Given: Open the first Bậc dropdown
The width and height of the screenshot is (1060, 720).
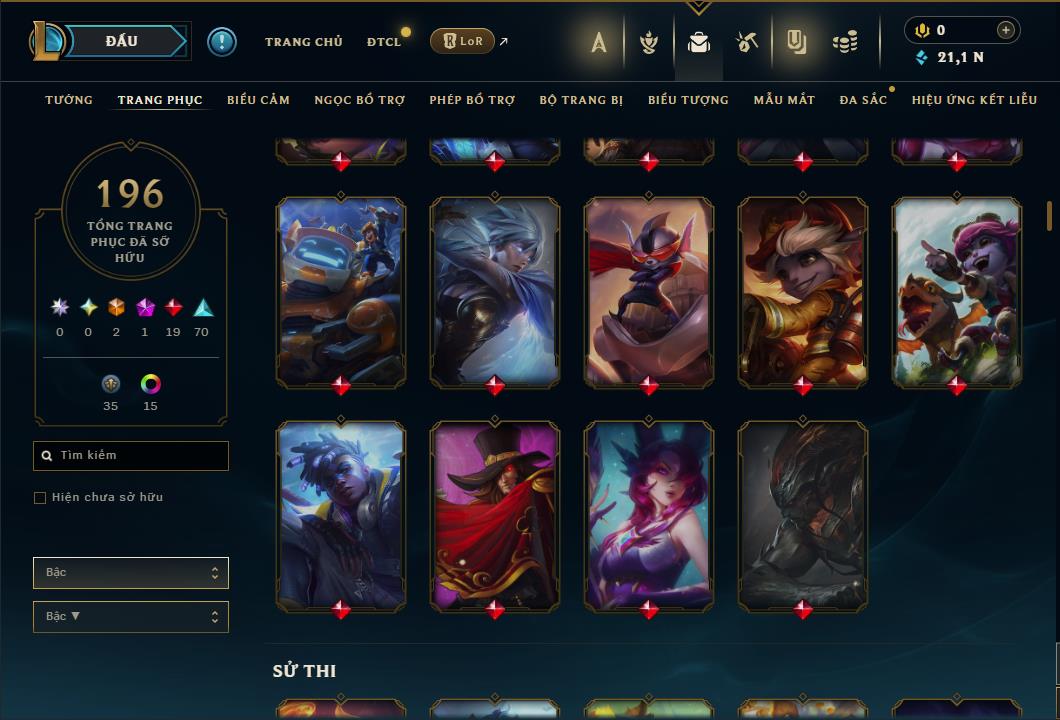Looking at the screenshot, I should tap(131, 573).
